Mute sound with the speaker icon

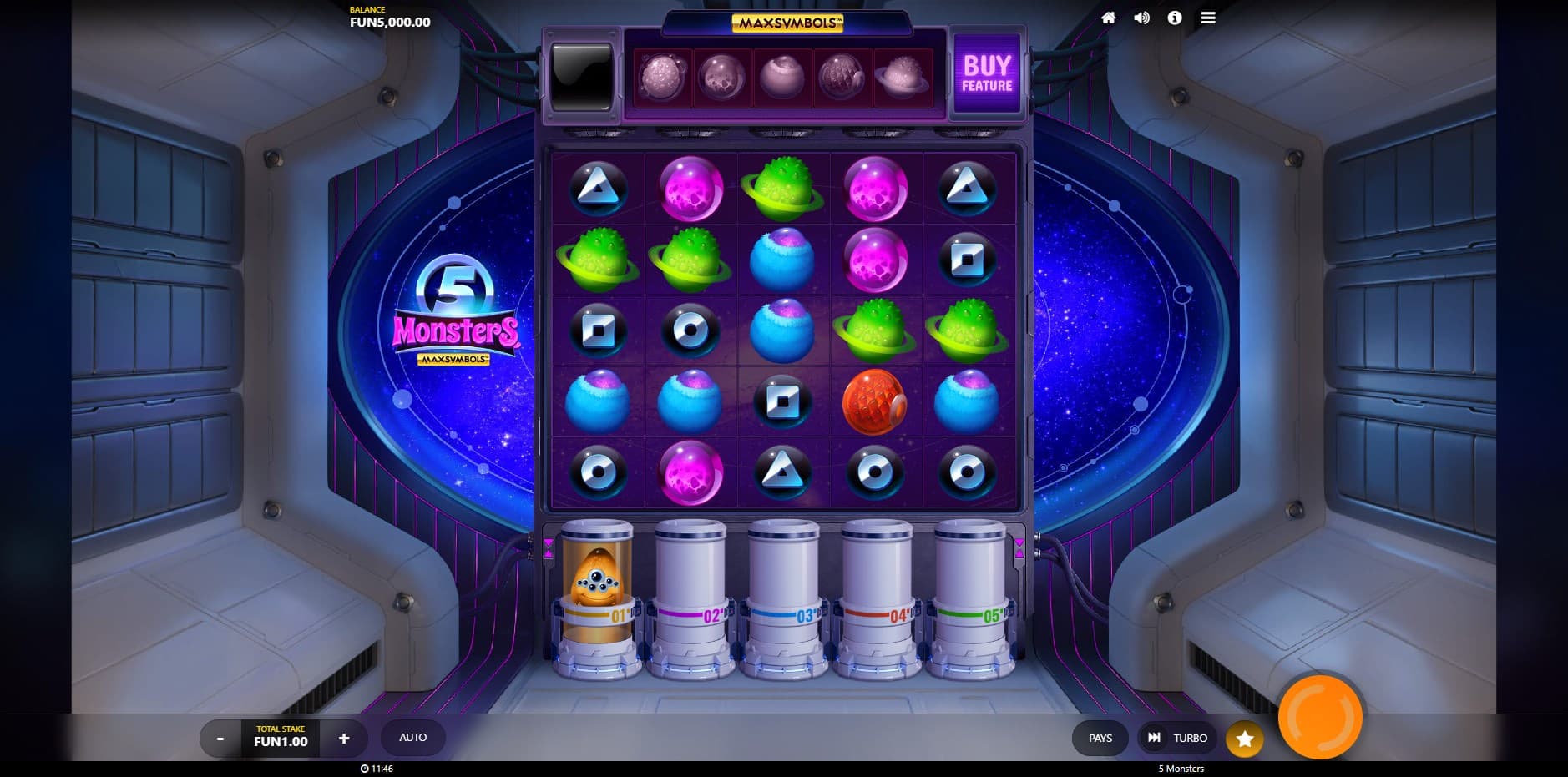[x=1141, y=18]
